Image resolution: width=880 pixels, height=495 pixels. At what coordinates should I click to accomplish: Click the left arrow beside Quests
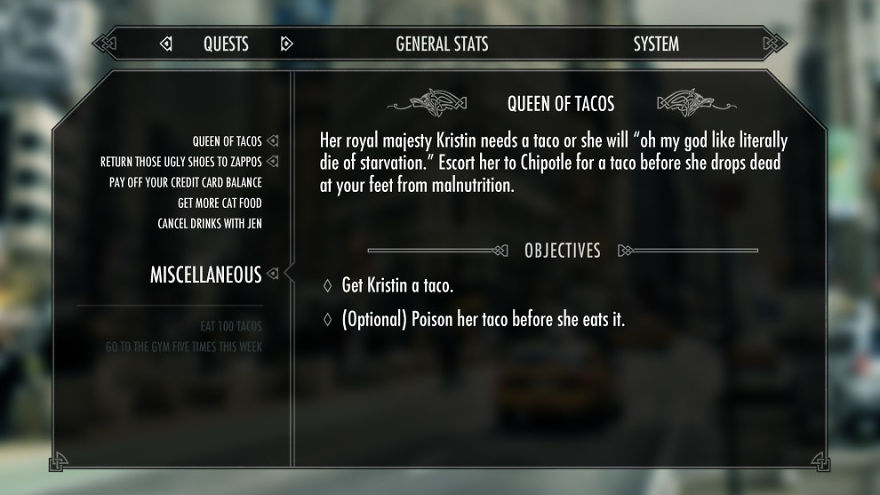[166, 44]
